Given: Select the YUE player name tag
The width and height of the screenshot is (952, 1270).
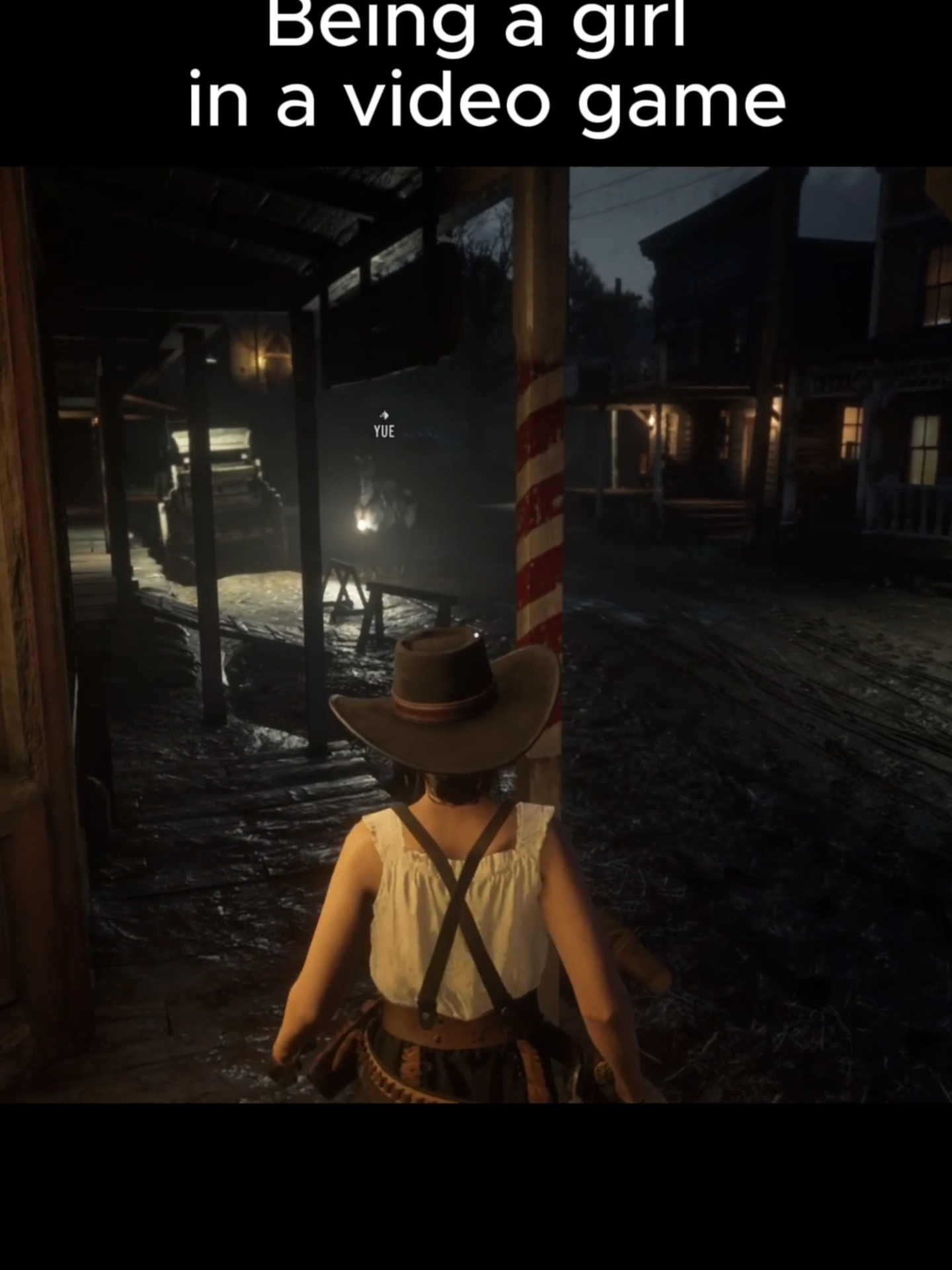Looking at the screenshot, I should tap(383, 431).
